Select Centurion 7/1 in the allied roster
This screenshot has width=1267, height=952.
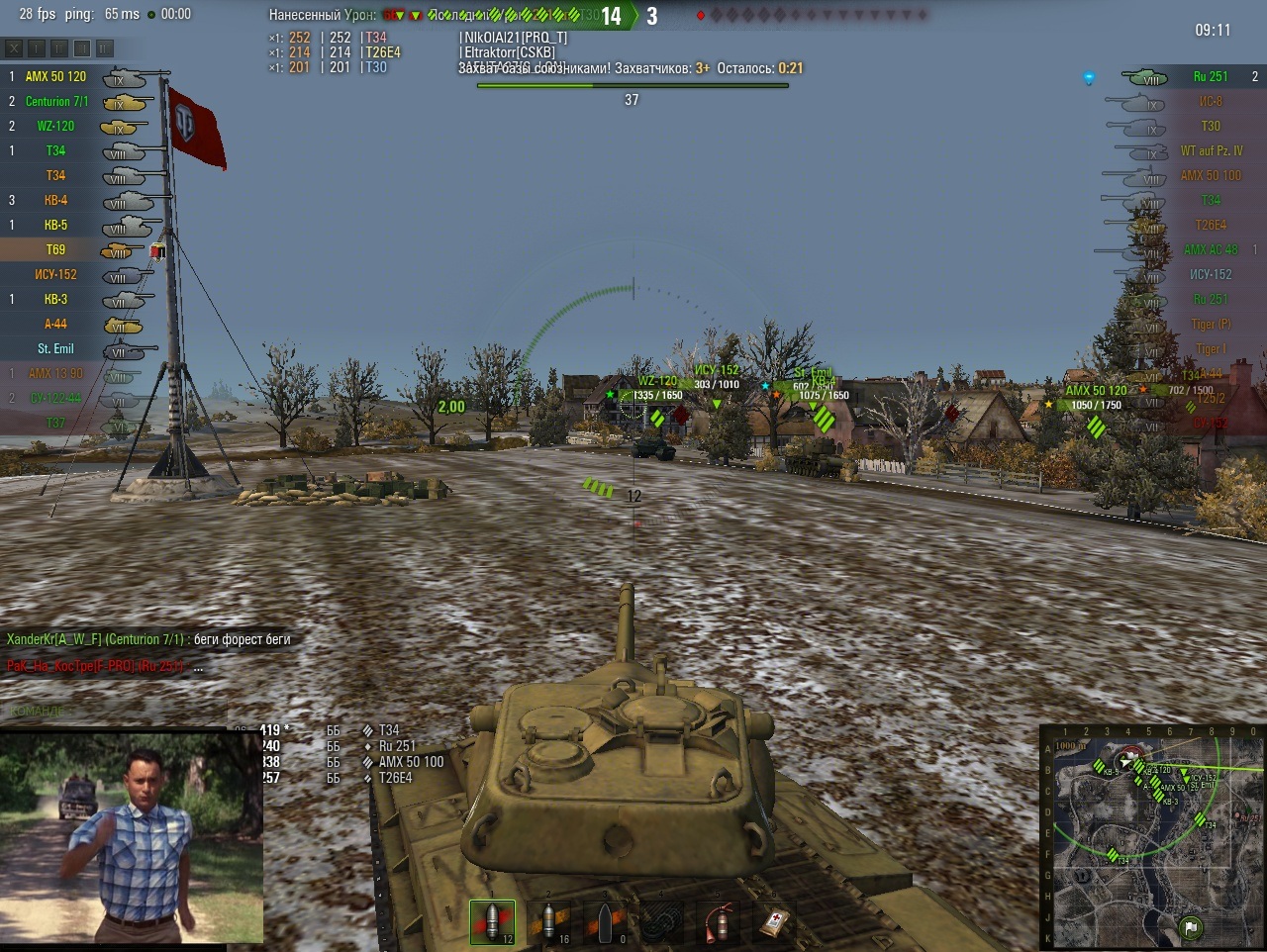(56, 101)
